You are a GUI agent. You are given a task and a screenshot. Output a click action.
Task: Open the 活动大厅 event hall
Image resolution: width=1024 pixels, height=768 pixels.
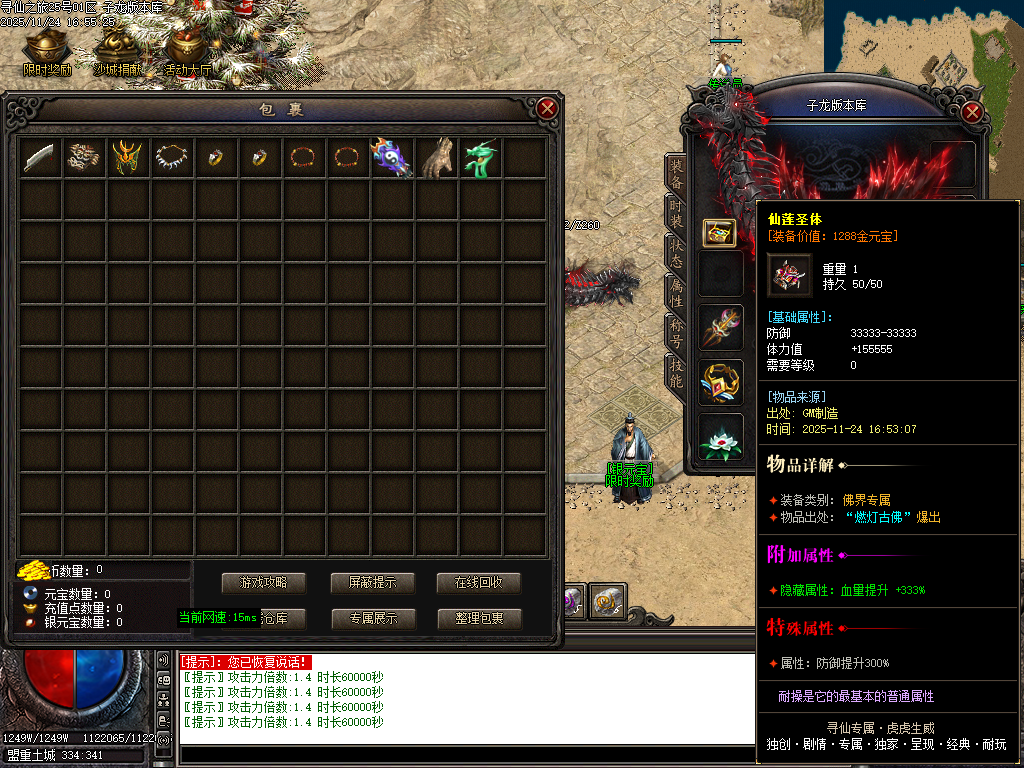pos(188,52)
